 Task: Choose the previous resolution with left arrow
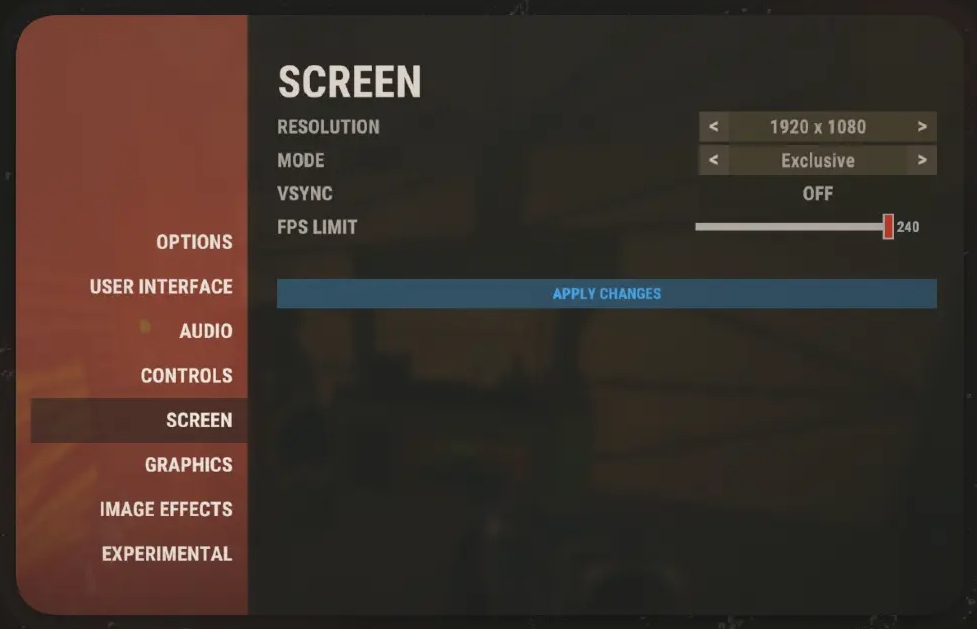click(713, 127)
